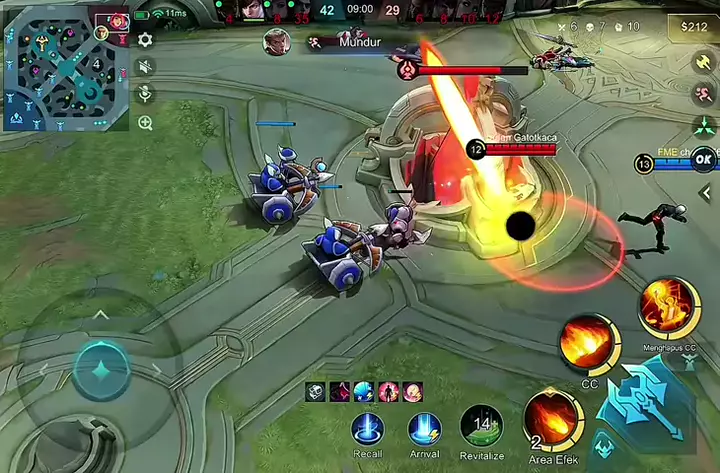Cast the CC fire skill
The height and width of the screenshot is (473, 720).
point(590,345)
